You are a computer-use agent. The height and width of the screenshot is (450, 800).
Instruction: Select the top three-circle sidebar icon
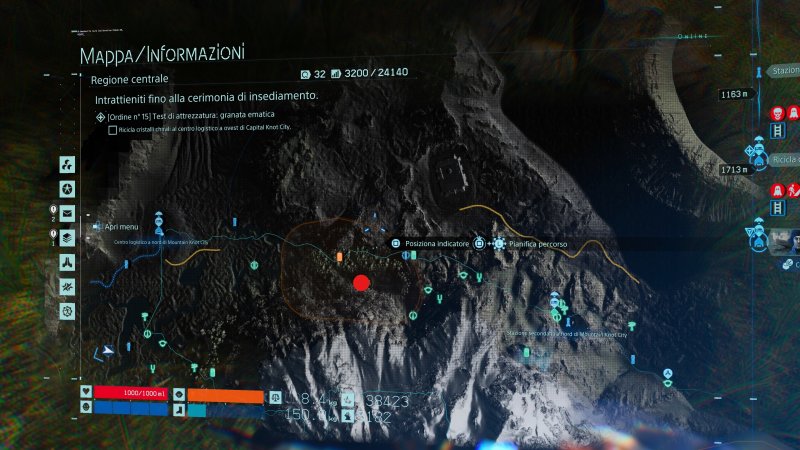click(x=67, y=164)
